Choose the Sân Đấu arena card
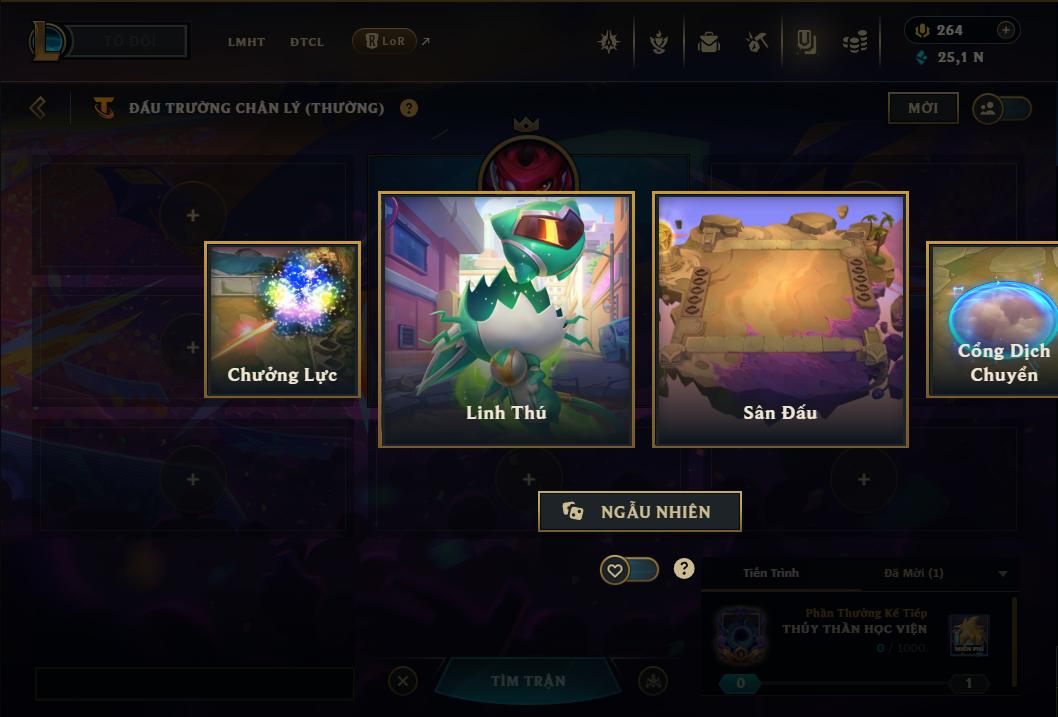The height and width of the screenshot is (717, 1058). pyautogui.click(x=780, y=319)
